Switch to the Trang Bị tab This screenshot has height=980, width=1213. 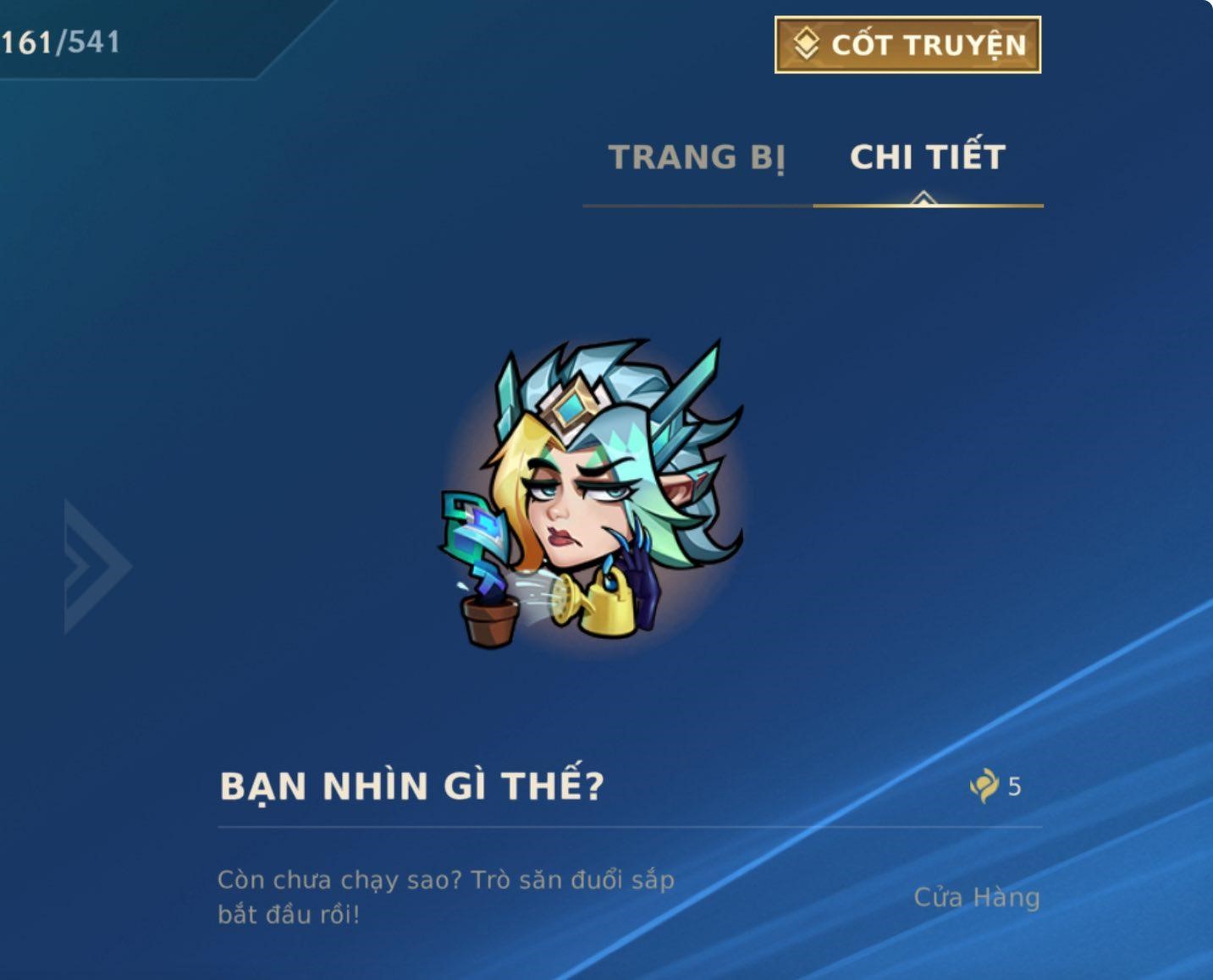[697, 158]
